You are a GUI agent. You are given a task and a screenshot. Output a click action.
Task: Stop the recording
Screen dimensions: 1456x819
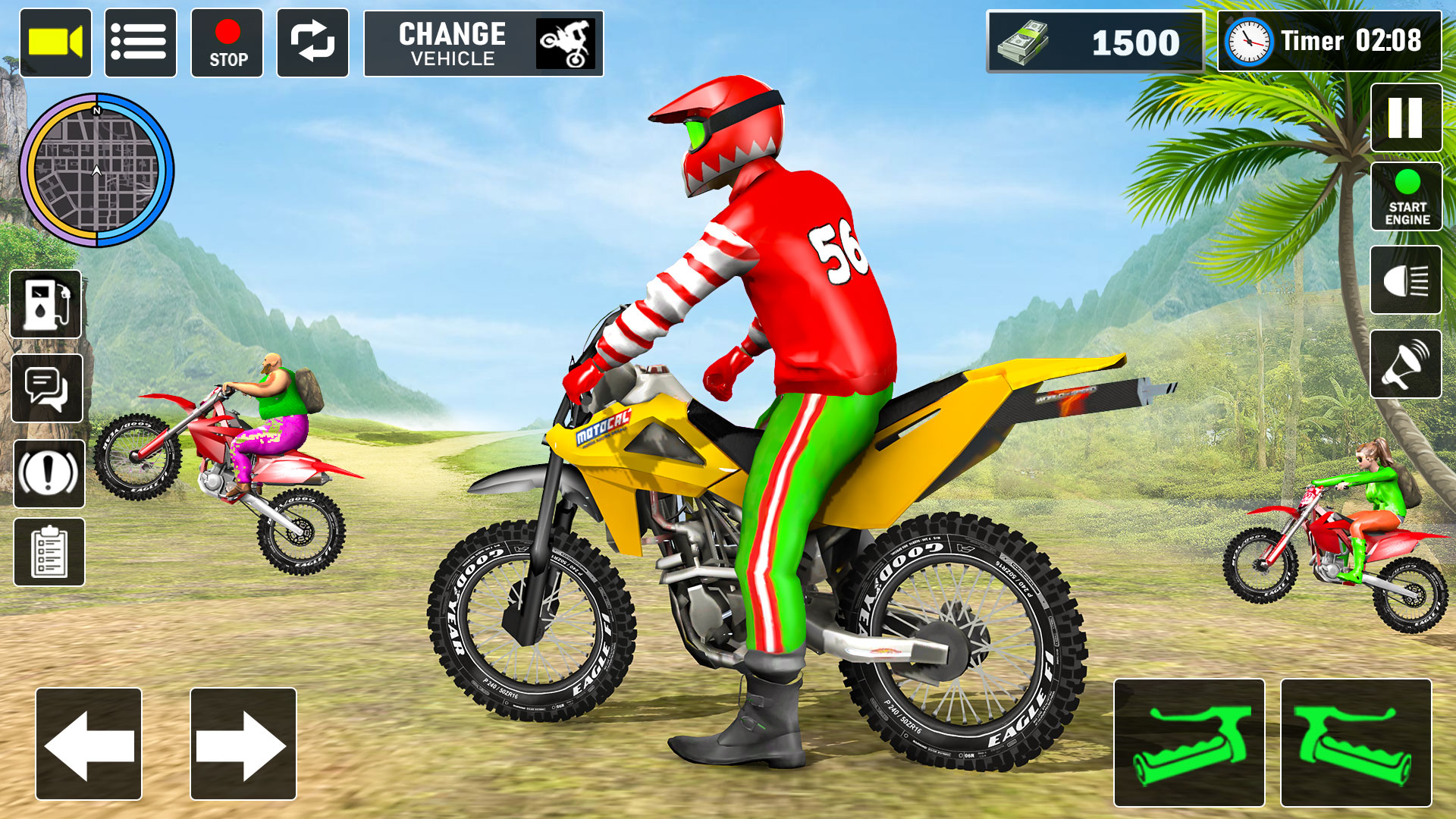[x=227, y=43]
